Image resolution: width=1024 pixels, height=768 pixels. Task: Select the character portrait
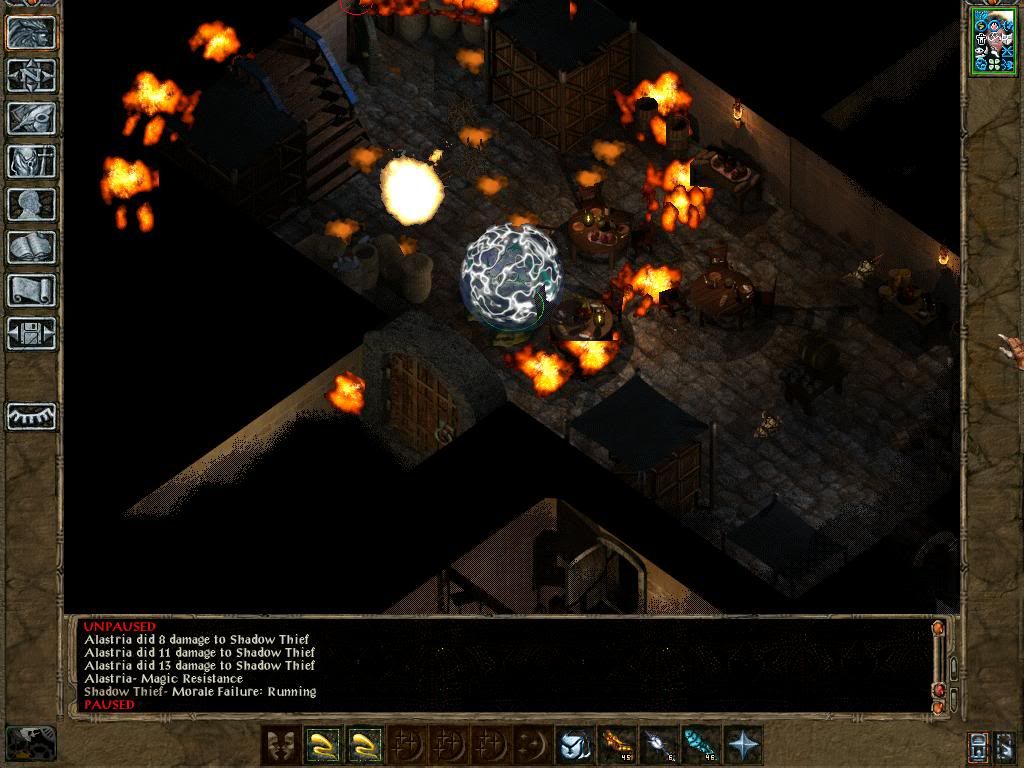992,42
